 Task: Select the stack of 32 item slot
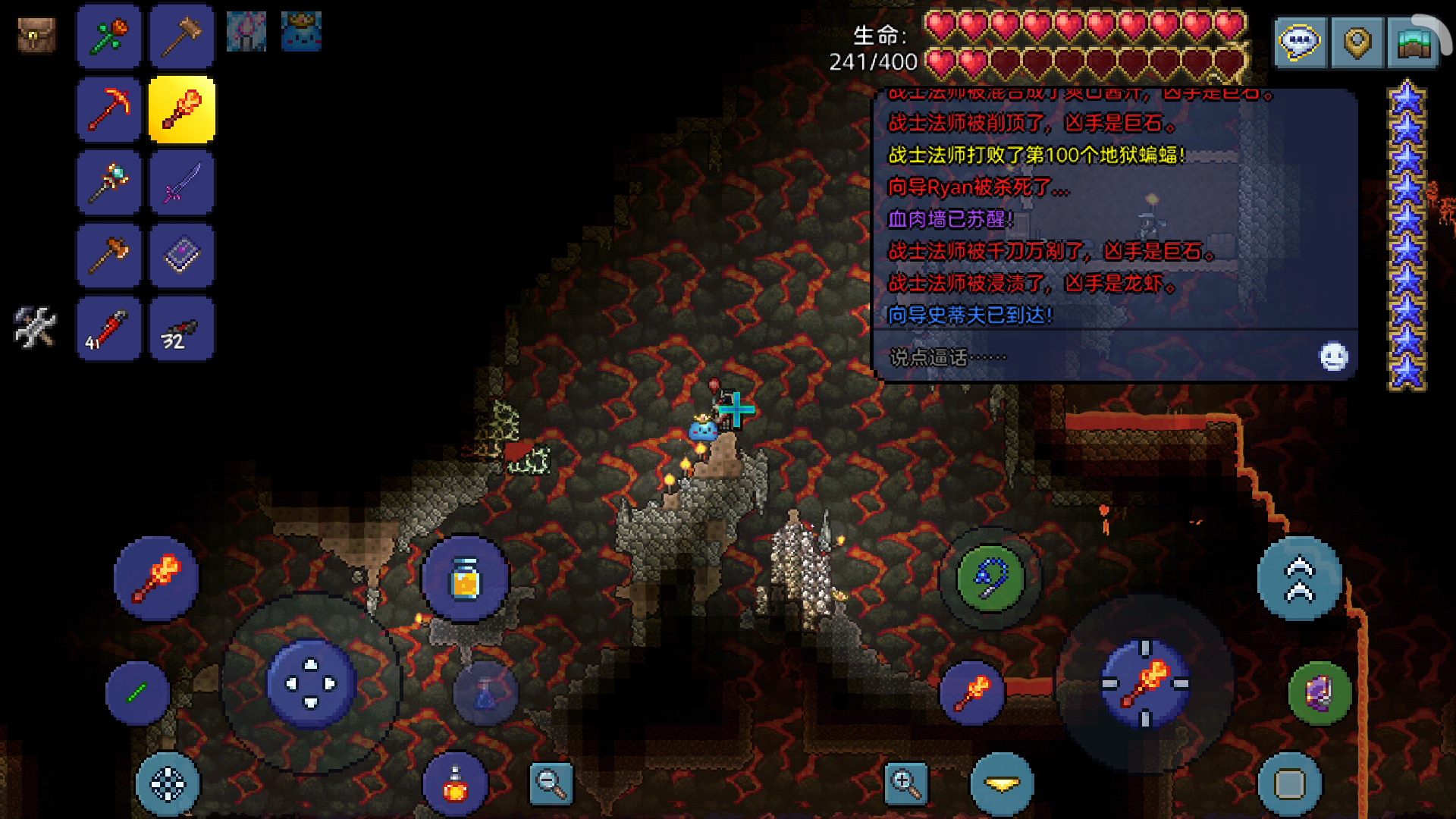[x=181, y=329]
